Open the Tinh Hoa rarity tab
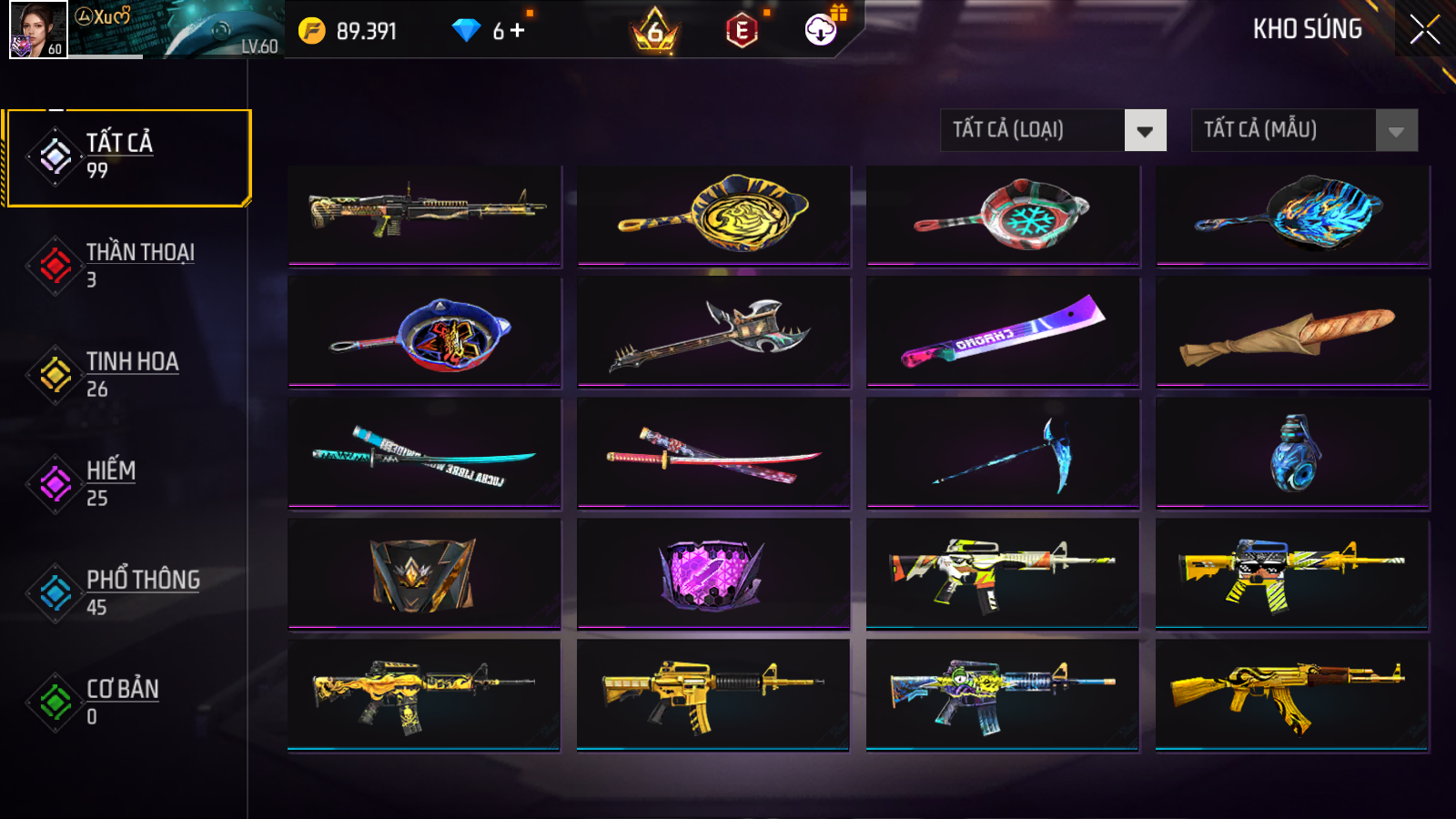Image resolution: width=1456 pixels, height=819 pixels. coord(127,374)
